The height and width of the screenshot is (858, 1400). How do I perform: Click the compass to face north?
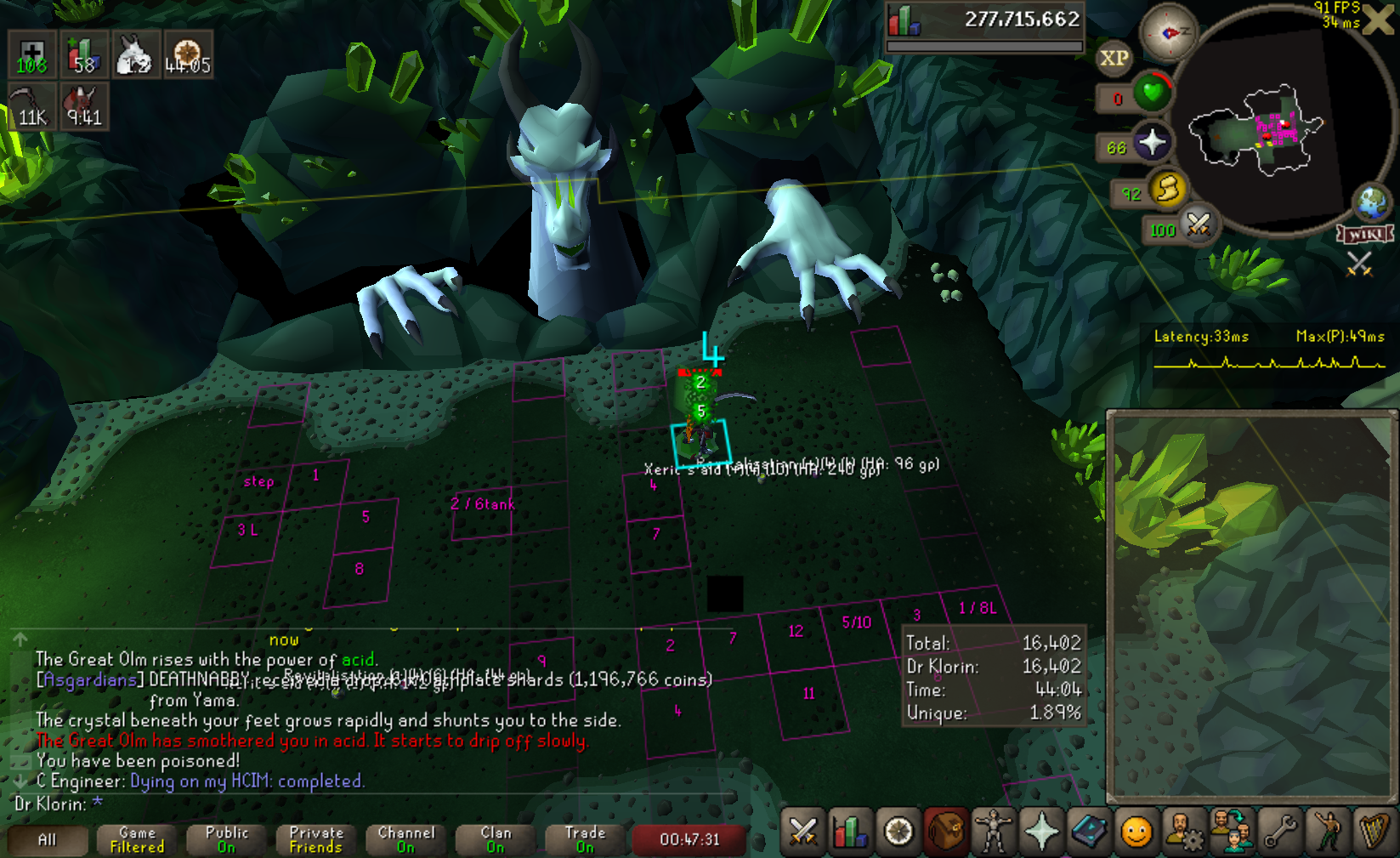tap(1168, 33)
